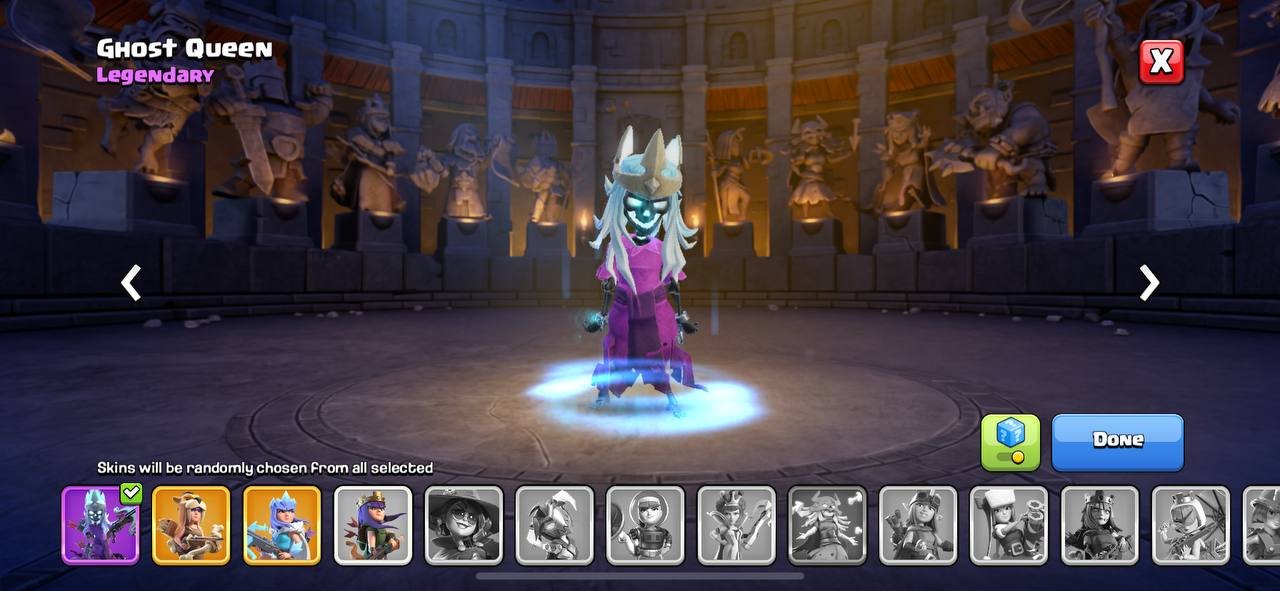Choose the greyed-out witch hat queen skin
1280x591 pixels.
coord(464,525)
